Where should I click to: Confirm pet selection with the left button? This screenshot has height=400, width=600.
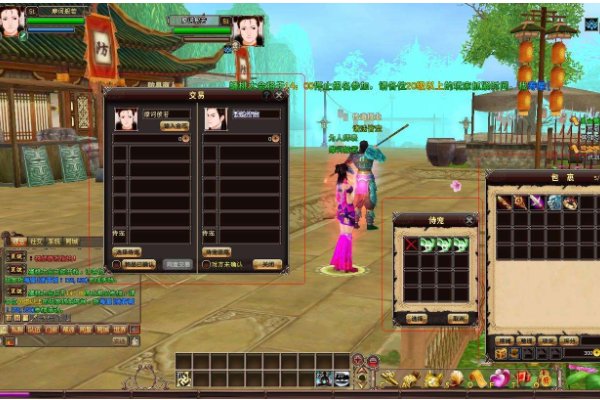418,318
